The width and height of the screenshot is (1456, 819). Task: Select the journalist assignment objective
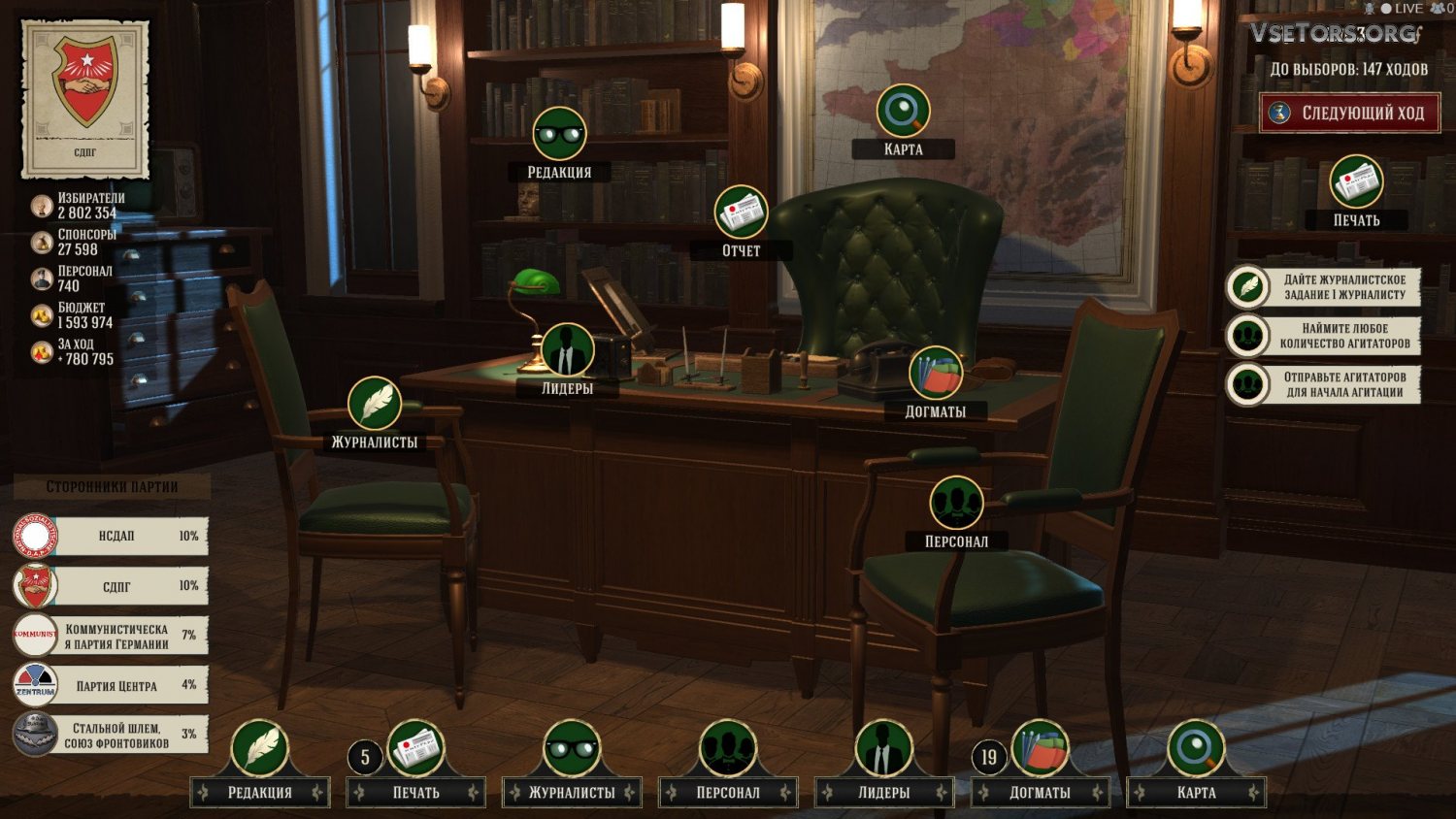click(x=1324, y=287)
